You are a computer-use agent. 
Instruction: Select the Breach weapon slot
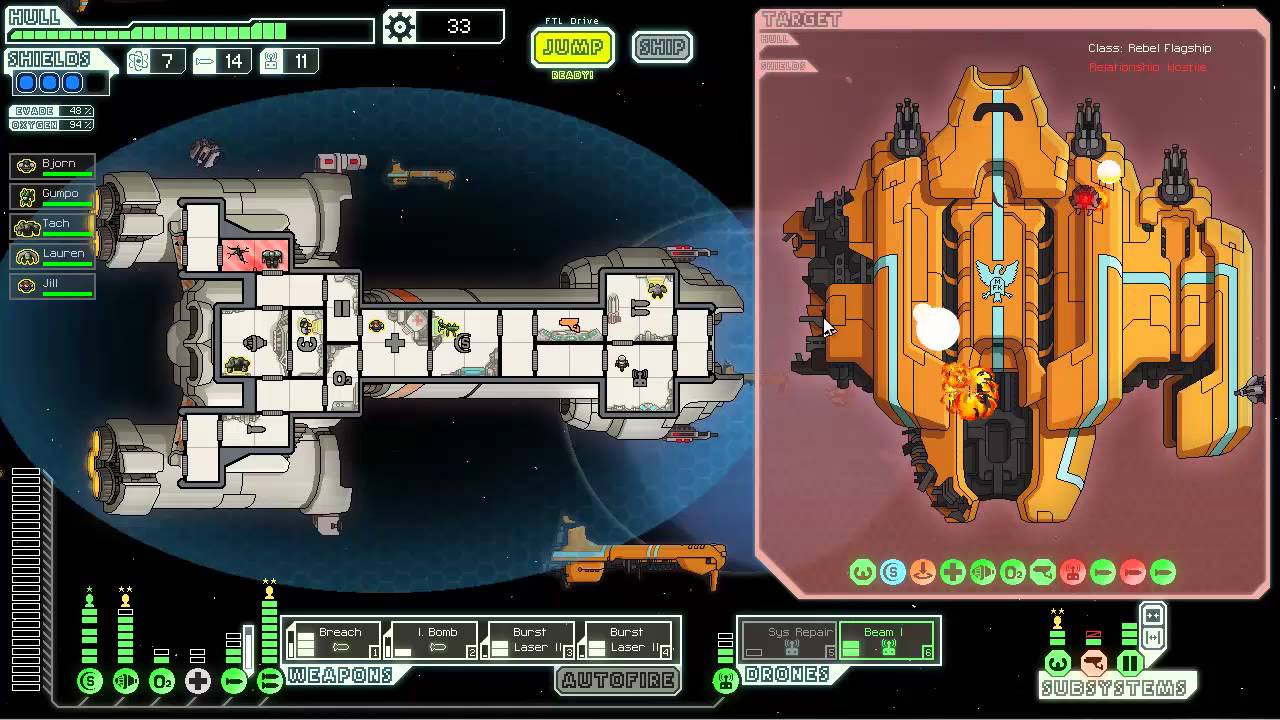(335, 640)
